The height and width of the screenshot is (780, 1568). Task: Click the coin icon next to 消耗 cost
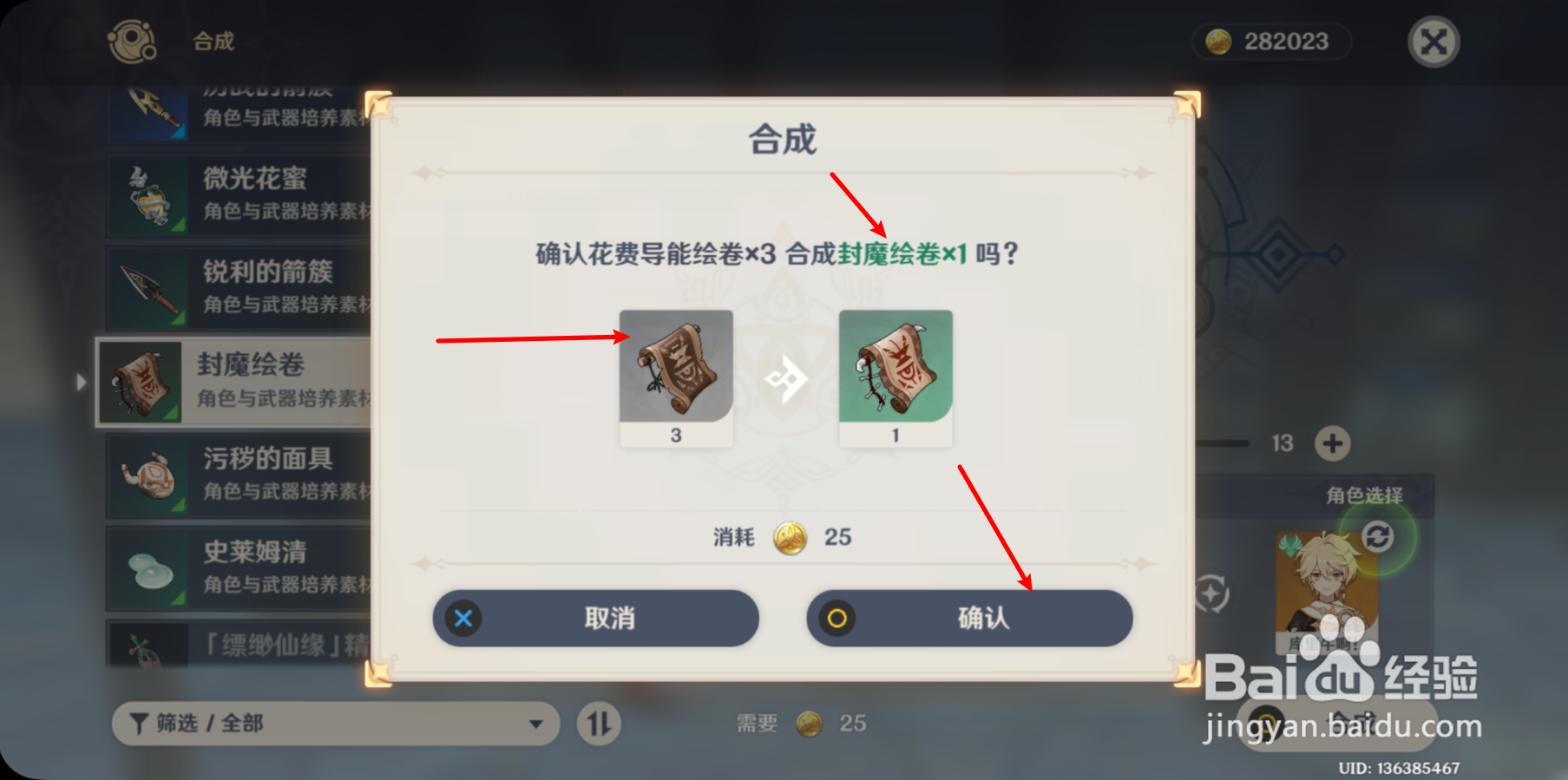tap(790, 538)
